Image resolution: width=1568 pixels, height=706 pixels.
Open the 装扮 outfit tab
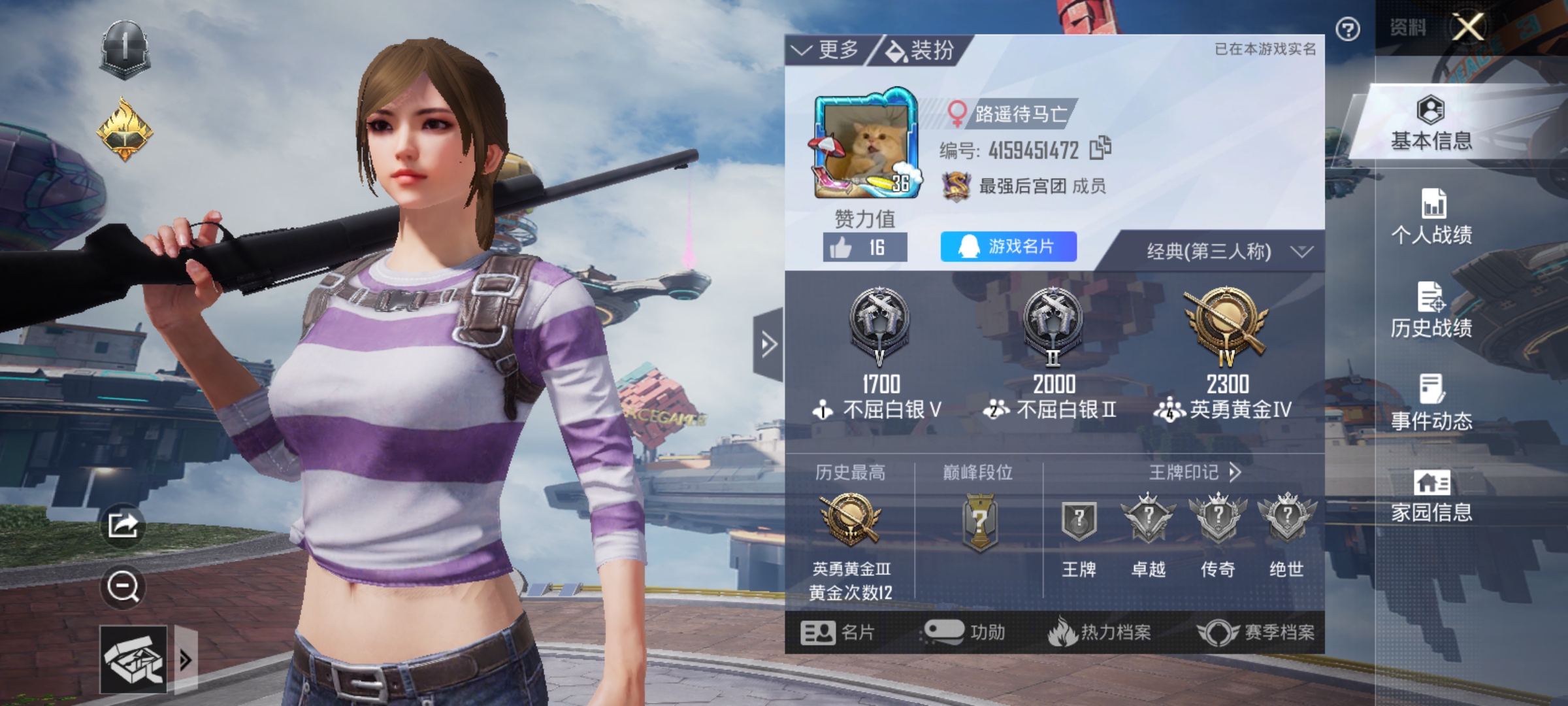tap(920, 50)
